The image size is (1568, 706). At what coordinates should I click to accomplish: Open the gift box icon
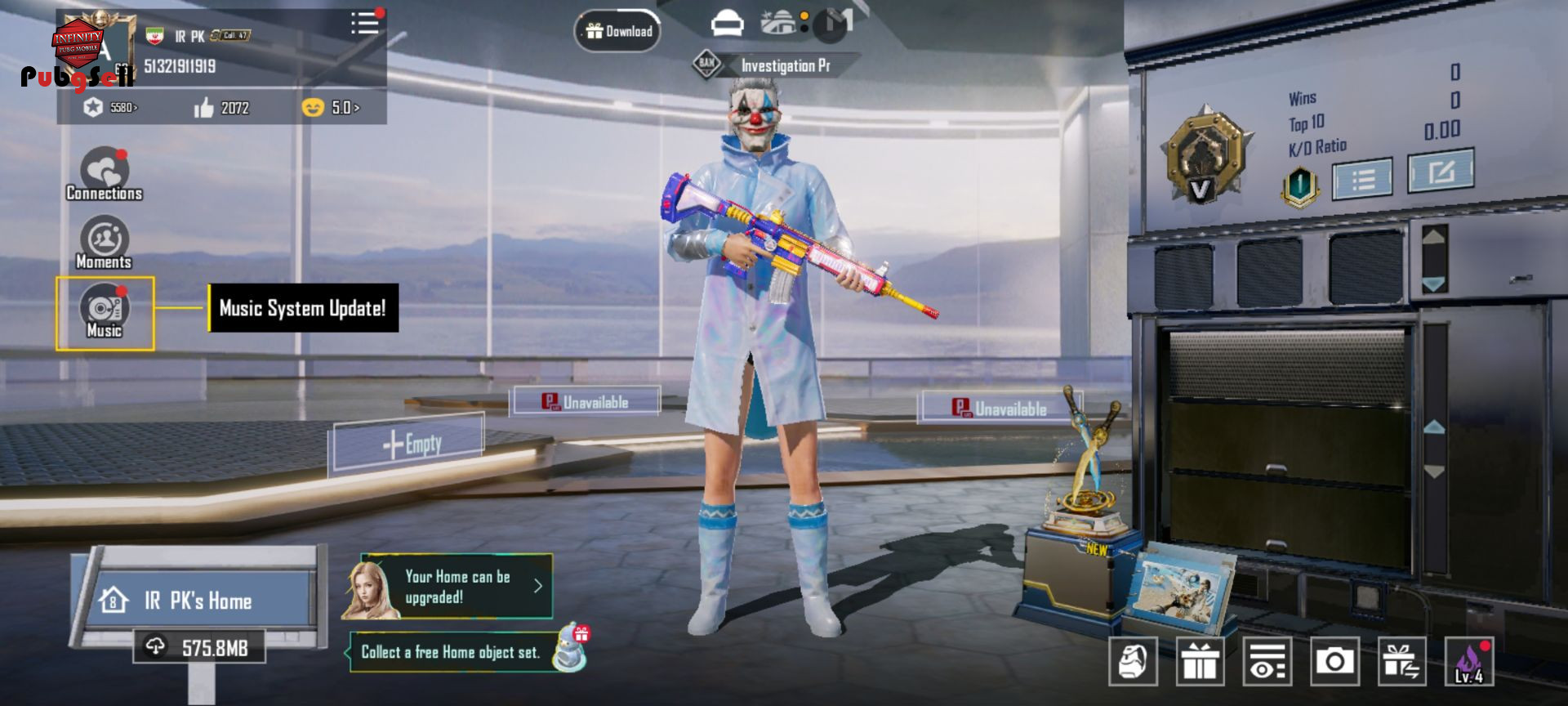click(1200, 661)
